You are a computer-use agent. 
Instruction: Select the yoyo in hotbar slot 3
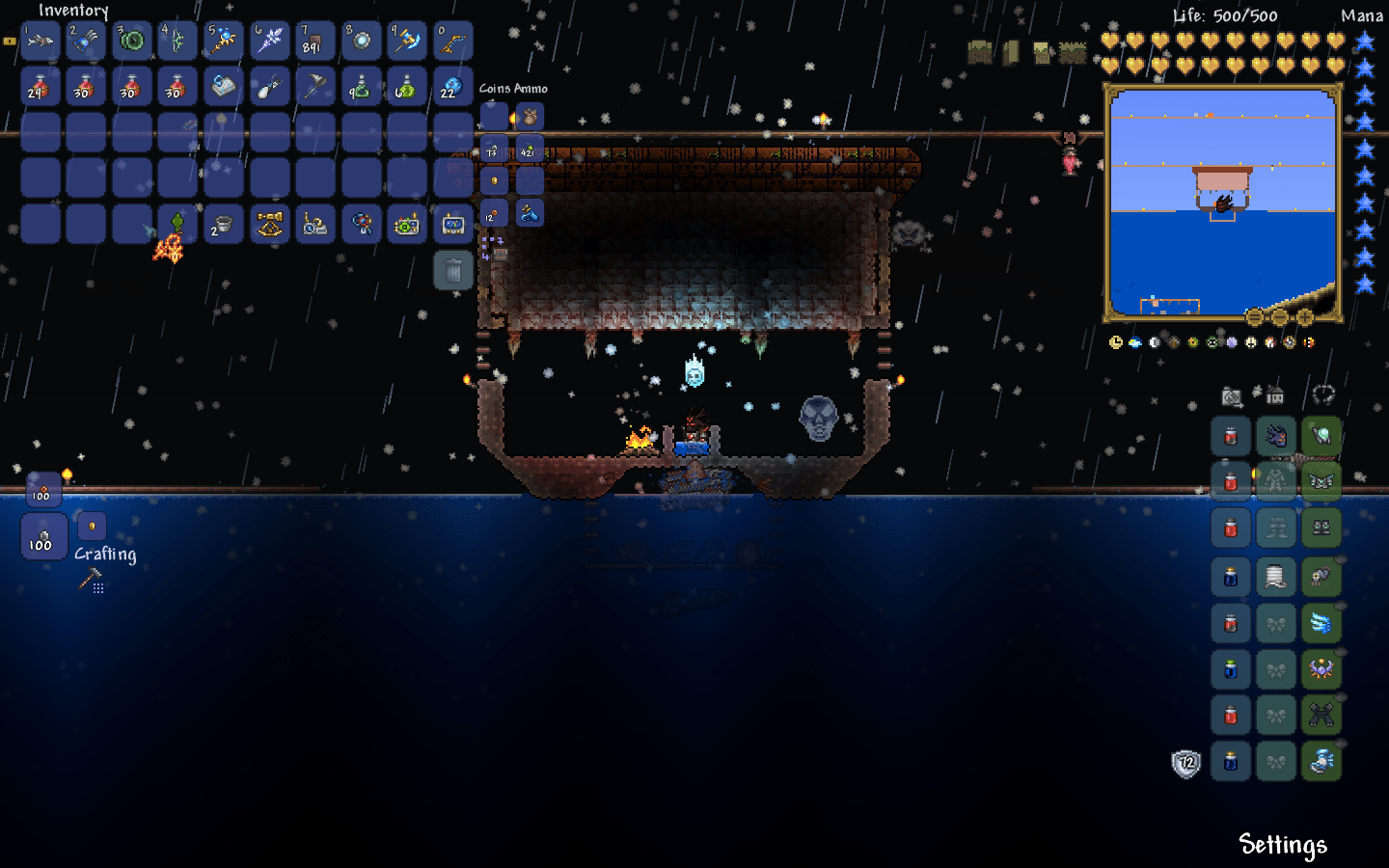tap(130, 41)
